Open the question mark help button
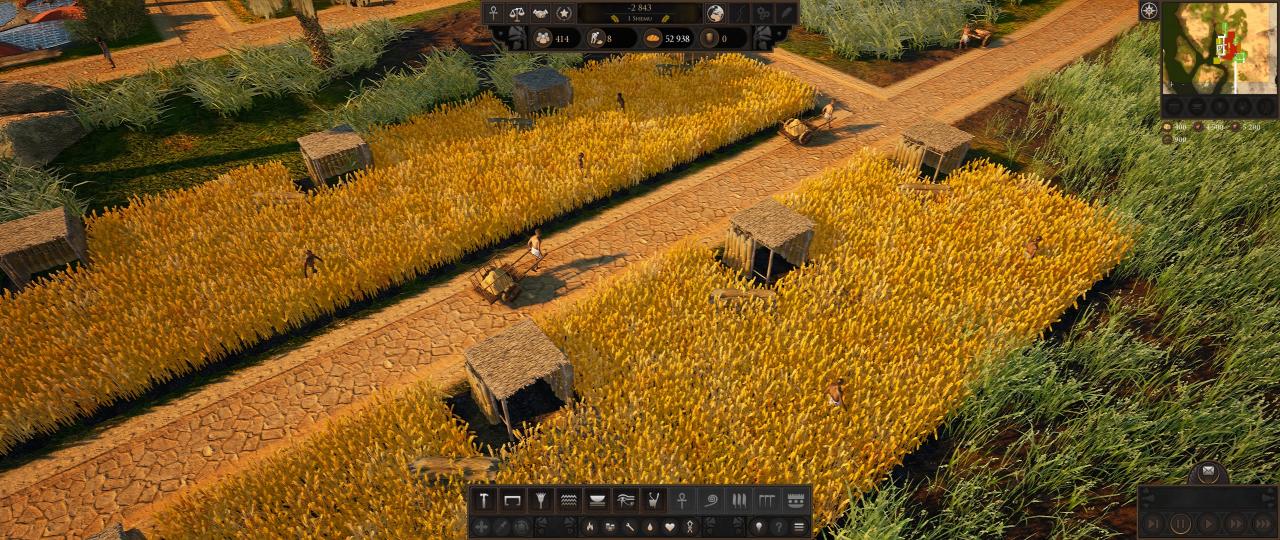The width and height of the screenshot is (1280, 540). click(x=778, y=526)
